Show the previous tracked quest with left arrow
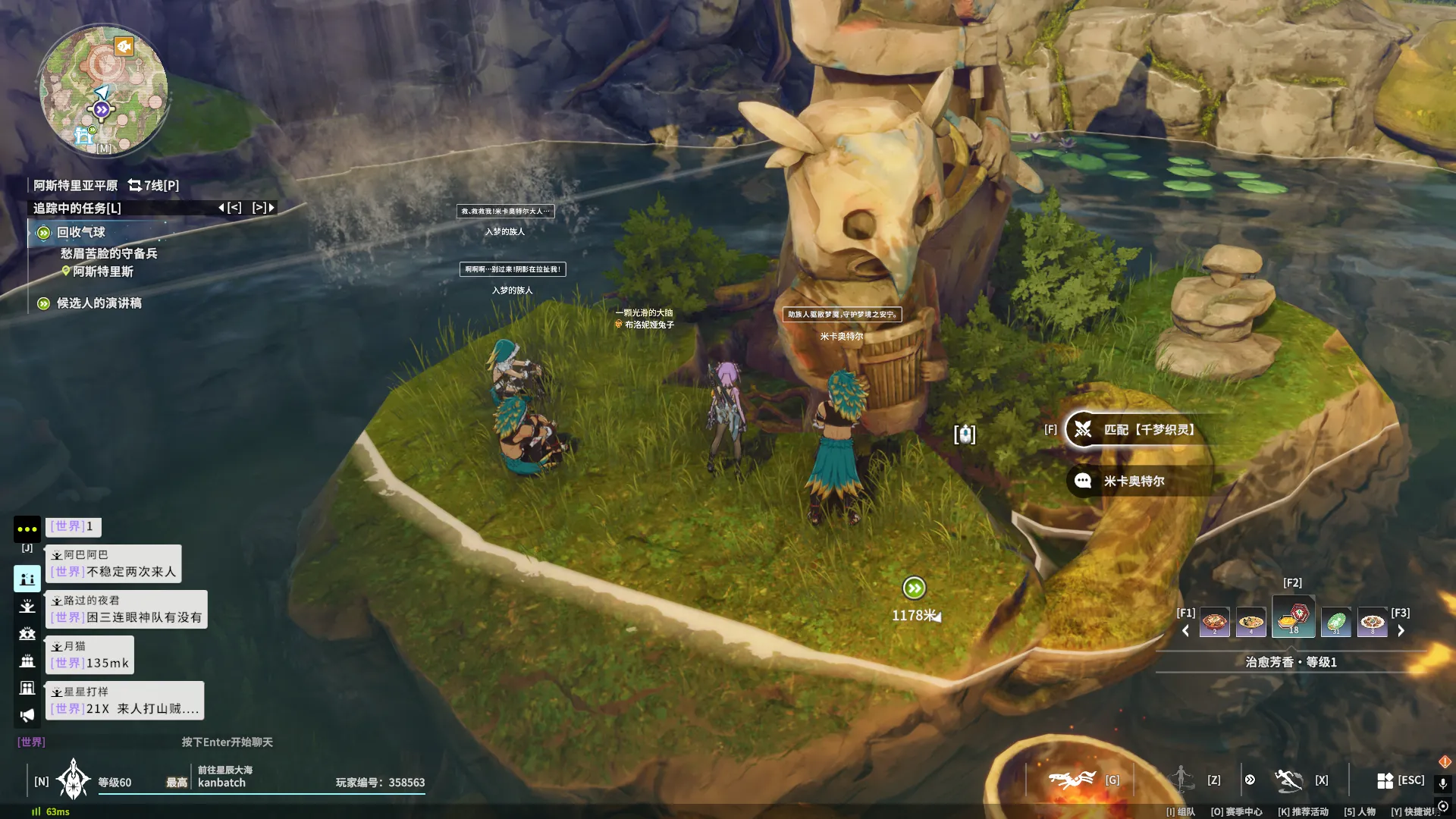 [230, 208]
